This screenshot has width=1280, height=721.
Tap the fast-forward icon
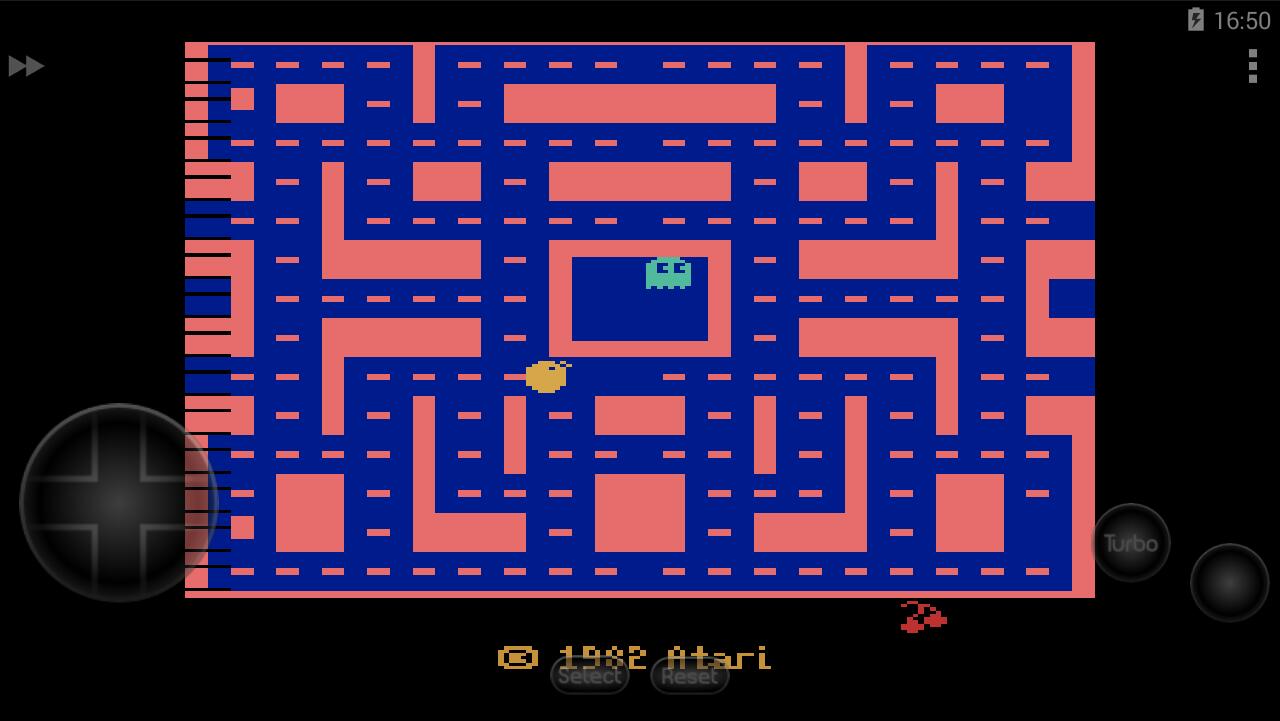[27, 66]
